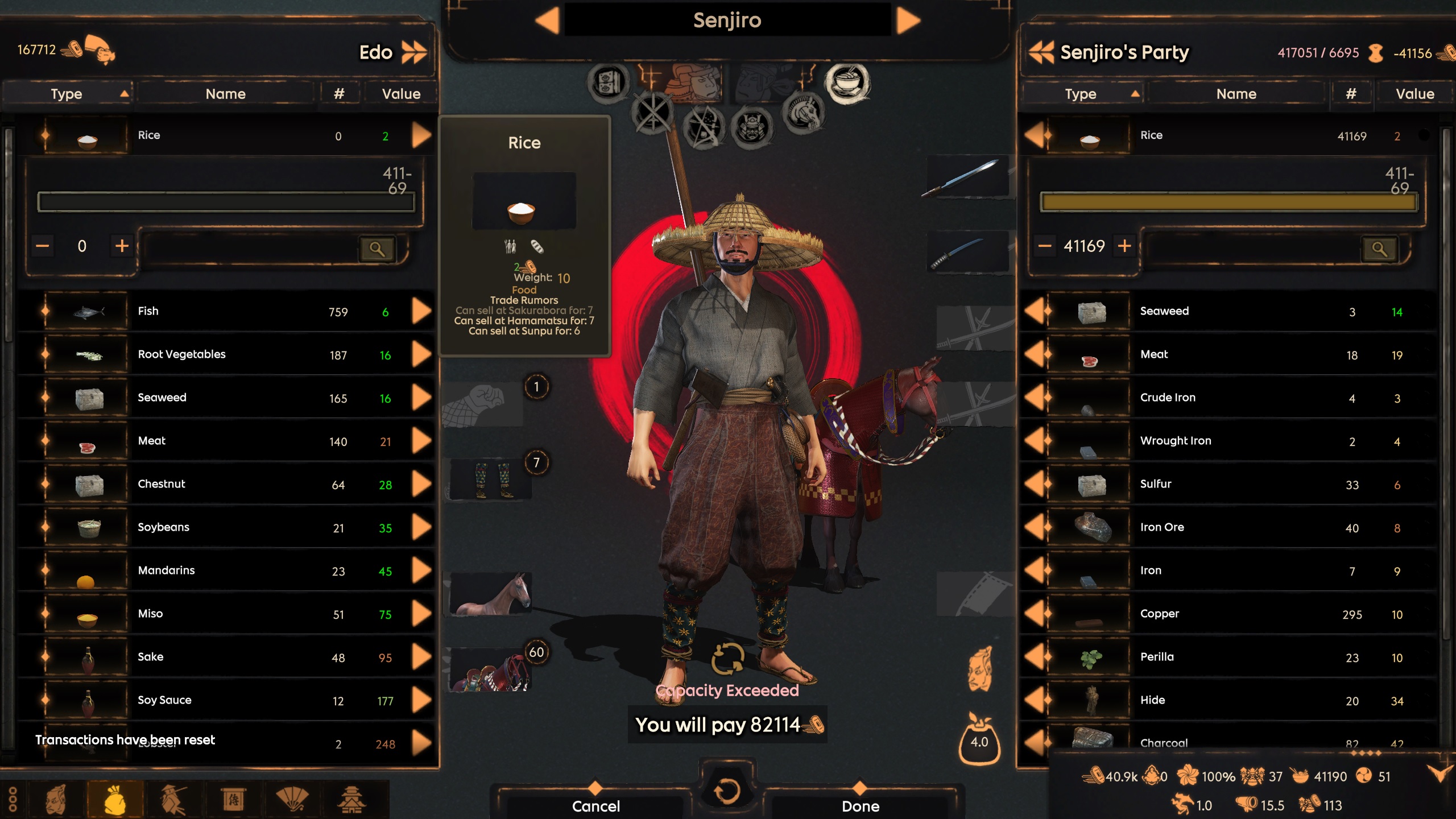This screenshot has width=1456, height=819.
Task: Open the money bag tab in bottom bar
Action: pos(115,799)
